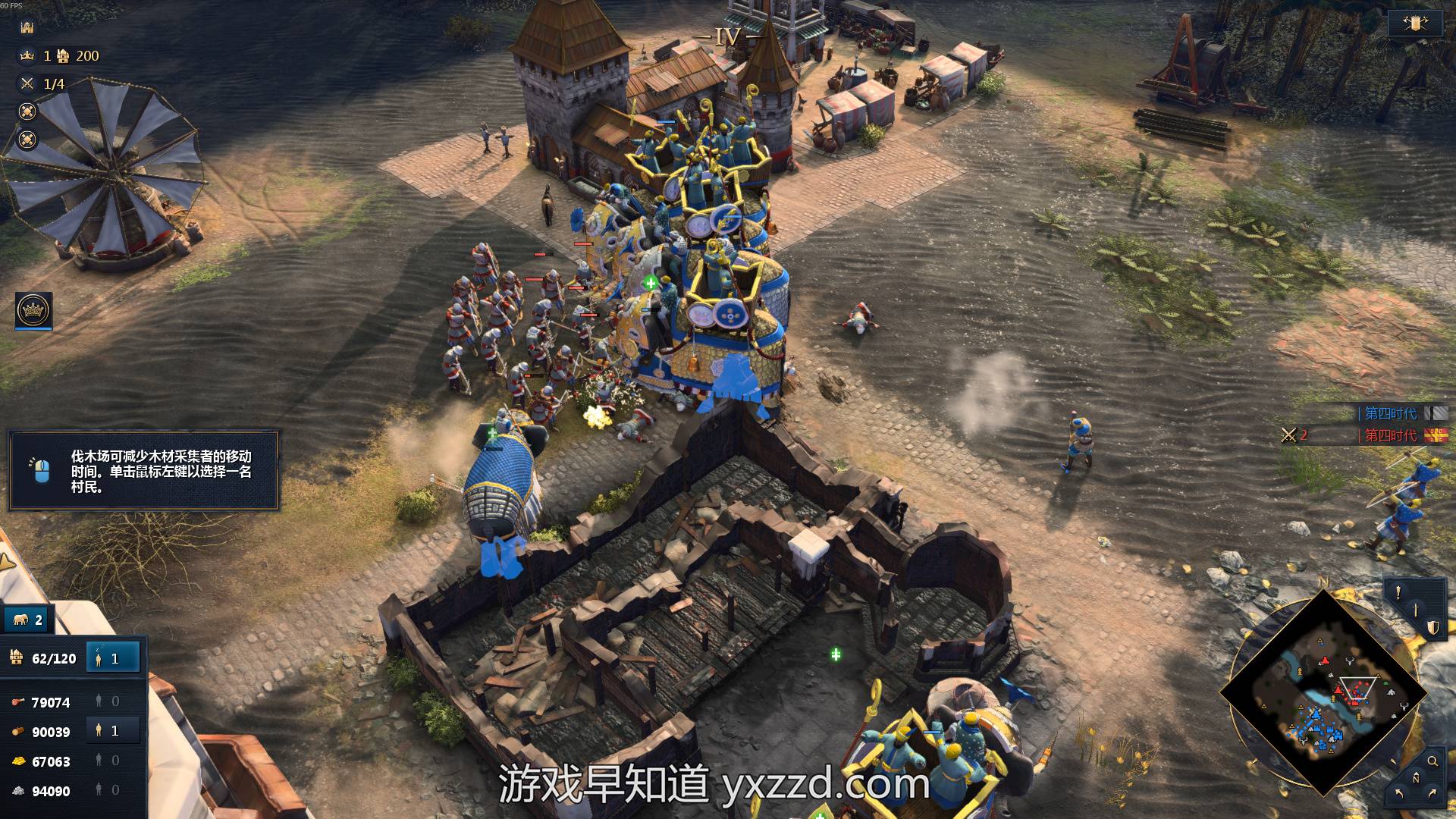Reset camera to north with the N button
The image size is (1456, 819).
[x=1416, y=778]
